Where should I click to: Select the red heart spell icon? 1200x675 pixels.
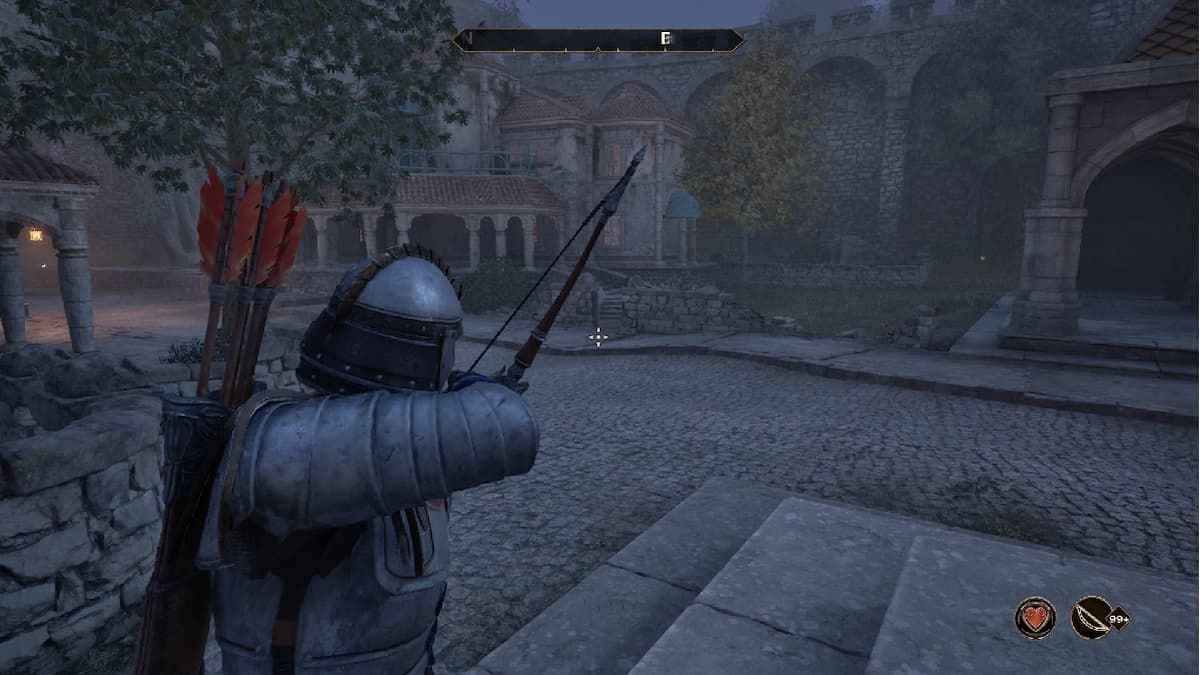1035,617
